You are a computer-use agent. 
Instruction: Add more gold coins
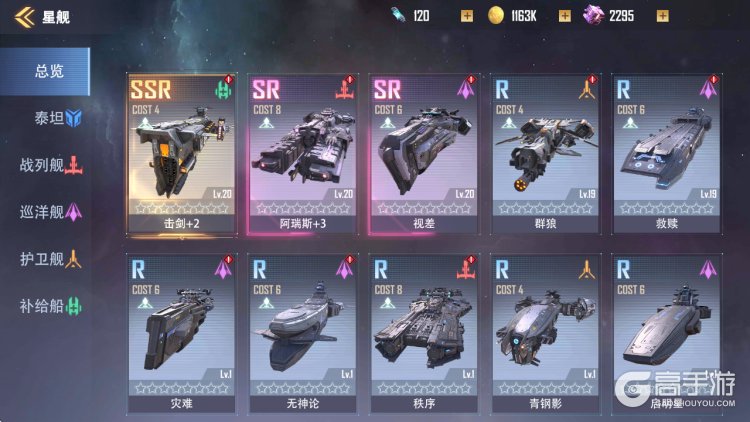coord(564,16)
